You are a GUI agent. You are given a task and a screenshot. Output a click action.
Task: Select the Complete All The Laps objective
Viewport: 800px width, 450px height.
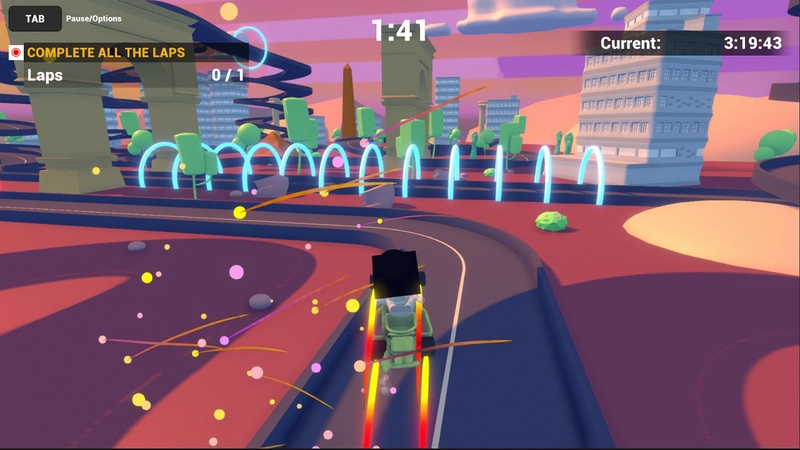point(119,52)
